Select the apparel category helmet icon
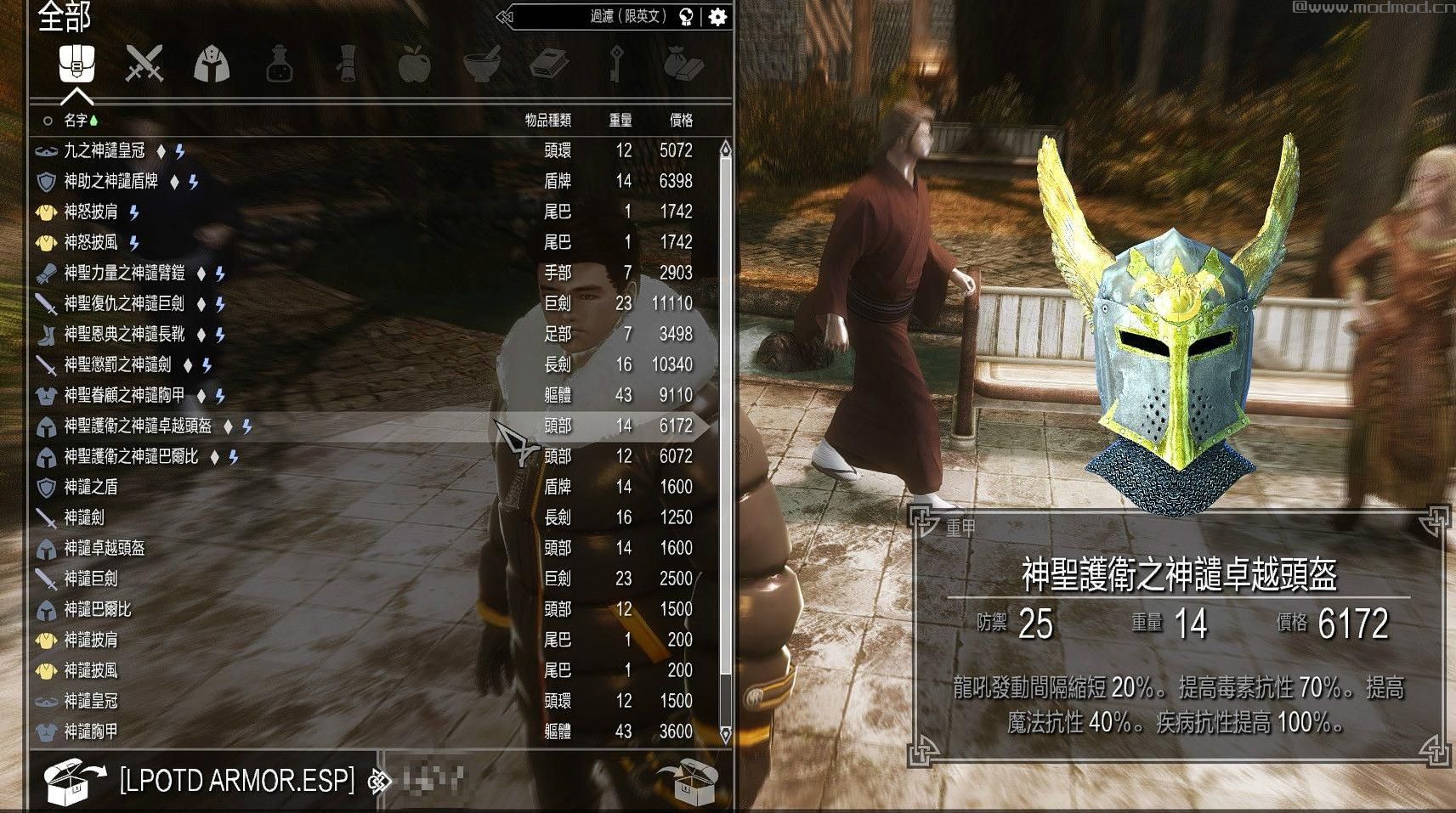This screenshot has height=813, width=1456. click(212, 66)
